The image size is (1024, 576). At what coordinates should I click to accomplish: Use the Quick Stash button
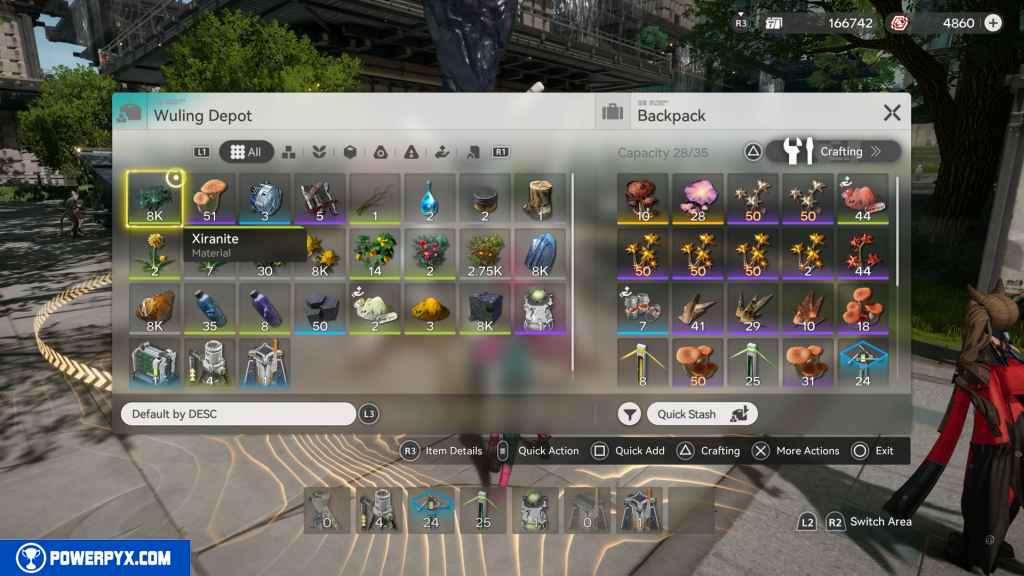tap(701, 414)
